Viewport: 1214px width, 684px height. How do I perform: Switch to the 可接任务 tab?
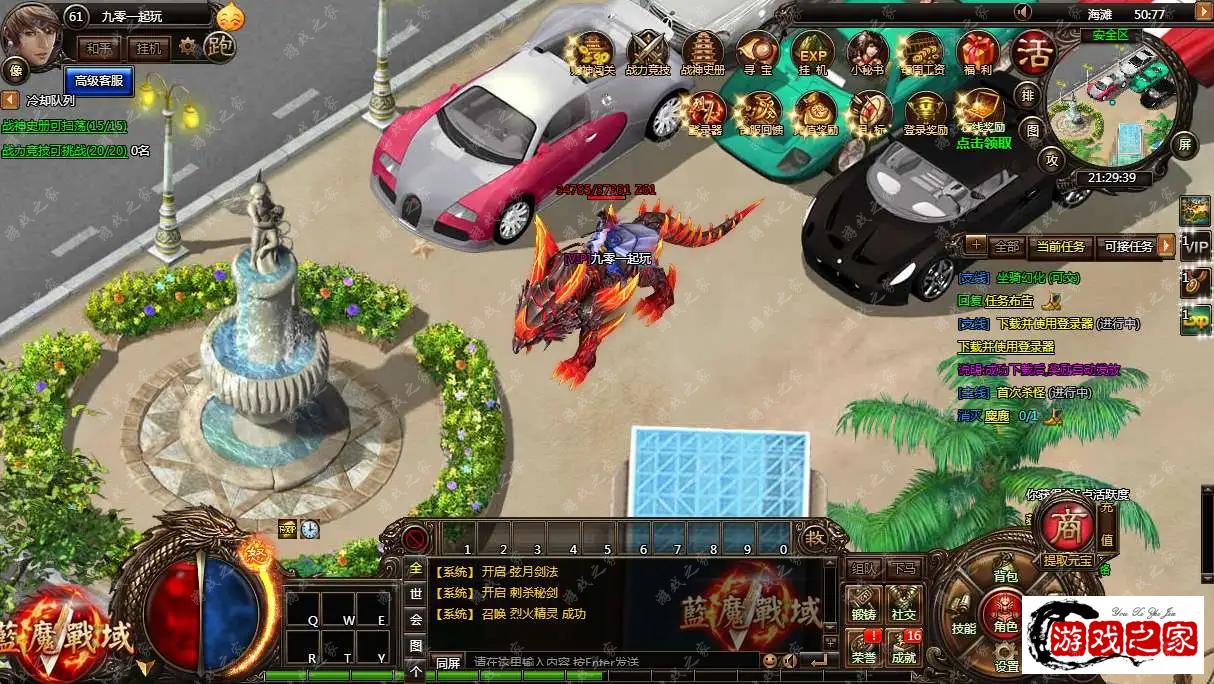click(x=1127, y=246)
